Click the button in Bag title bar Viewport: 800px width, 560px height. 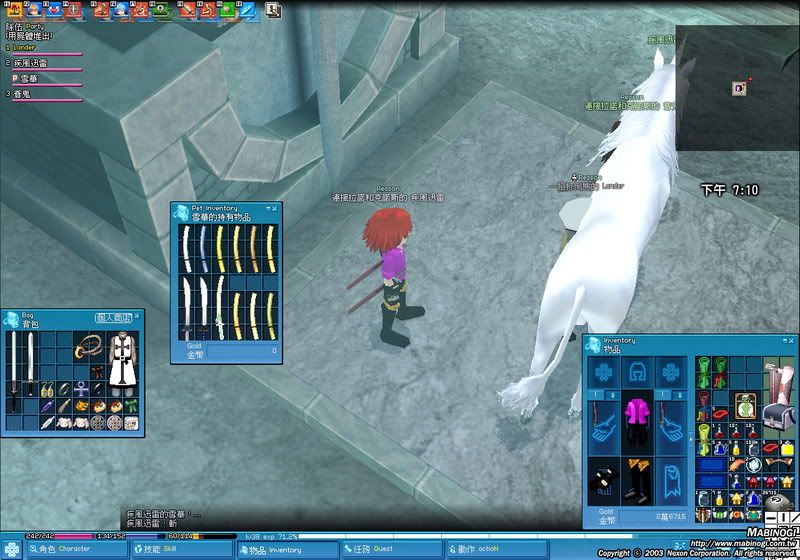click(x=111, y=317)
